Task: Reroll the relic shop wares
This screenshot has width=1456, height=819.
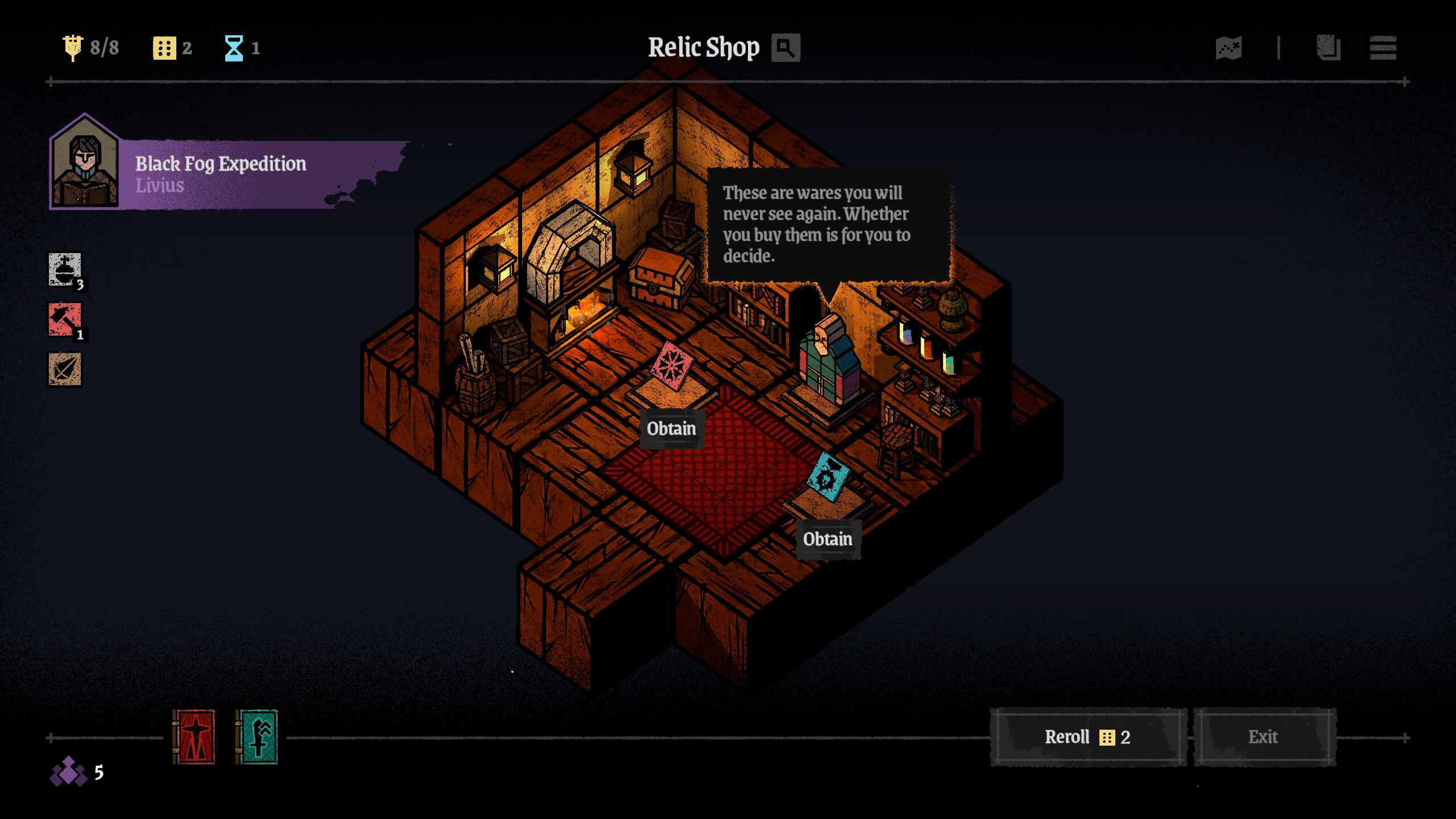Action: (1087, 737)
